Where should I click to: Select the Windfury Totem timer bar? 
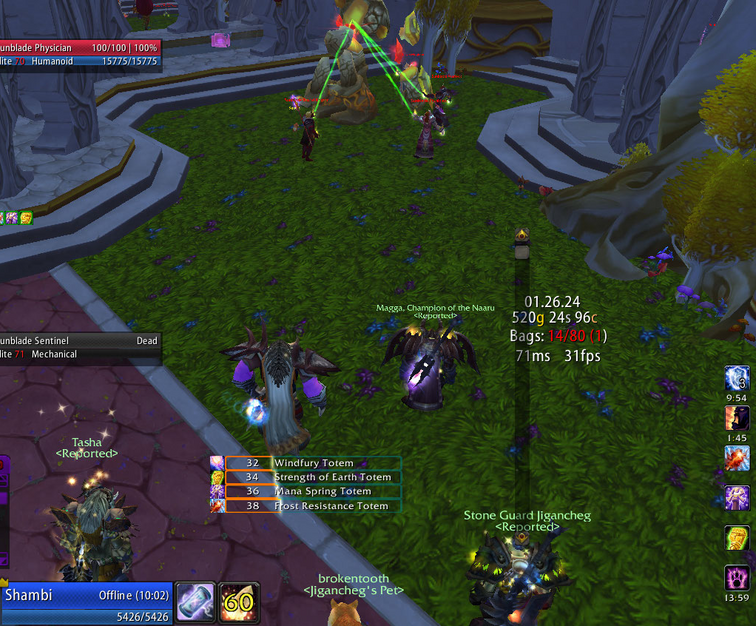click(x=312, y=463)
